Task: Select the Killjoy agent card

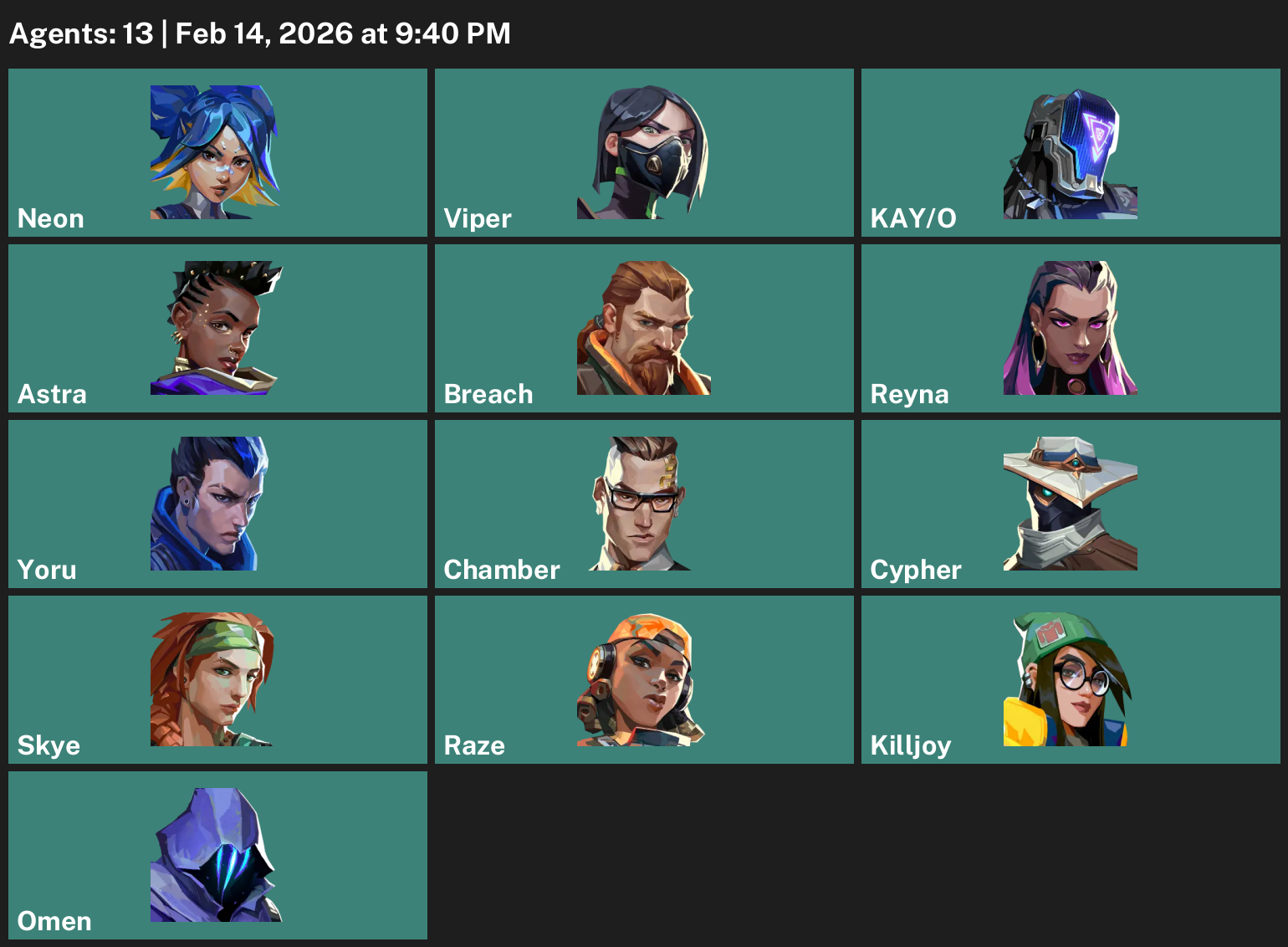Action: pyautogui.click(x=1070, y=678)
